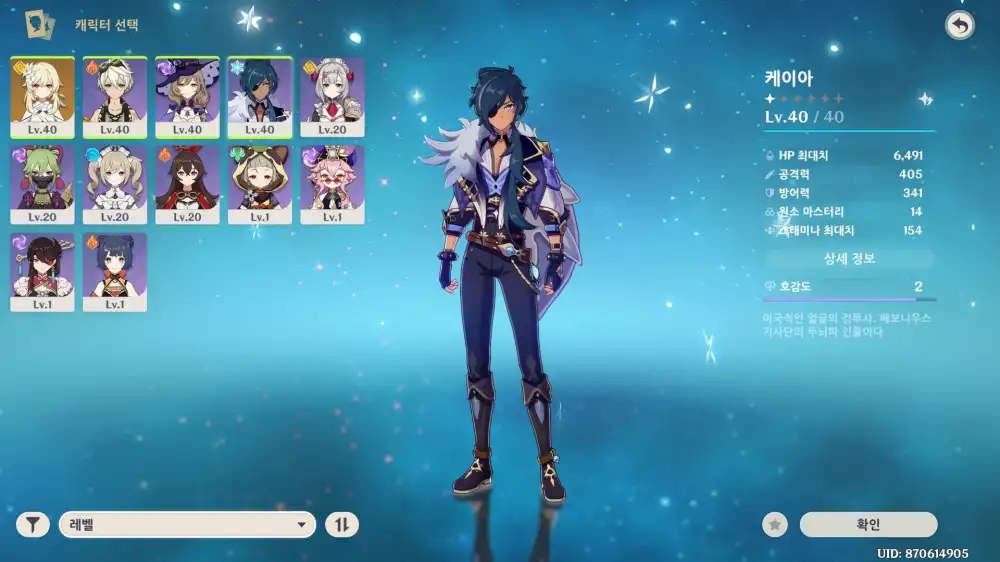Click the star favorite button
This screenshot has width=1000, height=562.
774,524
